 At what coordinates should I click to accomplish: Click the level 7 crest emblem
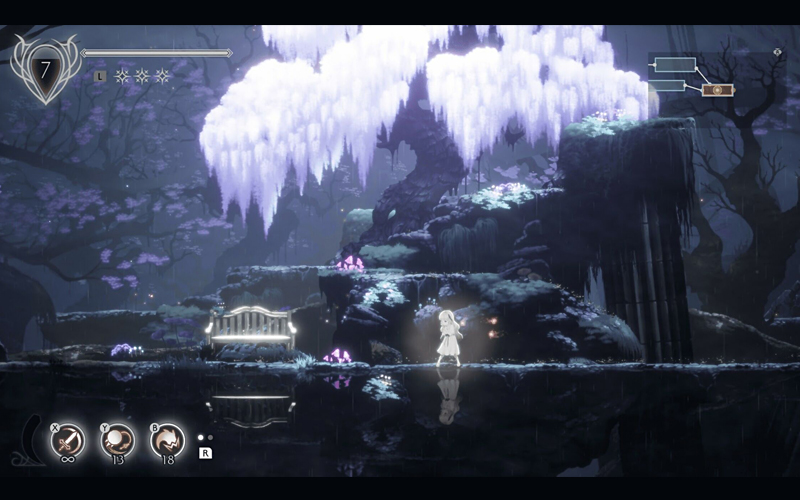[x=44, y=69]
